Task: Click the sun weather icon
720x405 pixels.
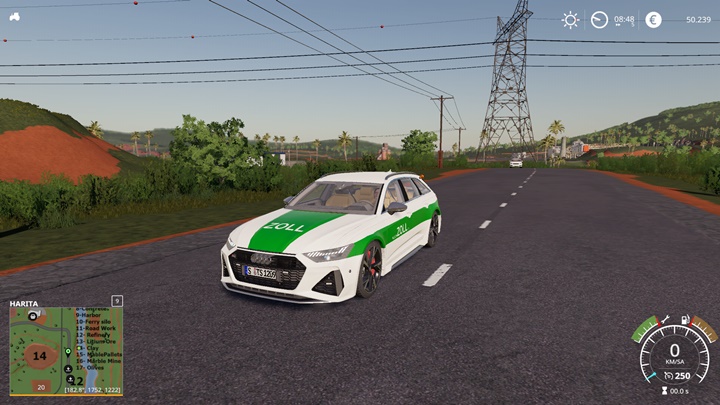Action: pos(570,19)
